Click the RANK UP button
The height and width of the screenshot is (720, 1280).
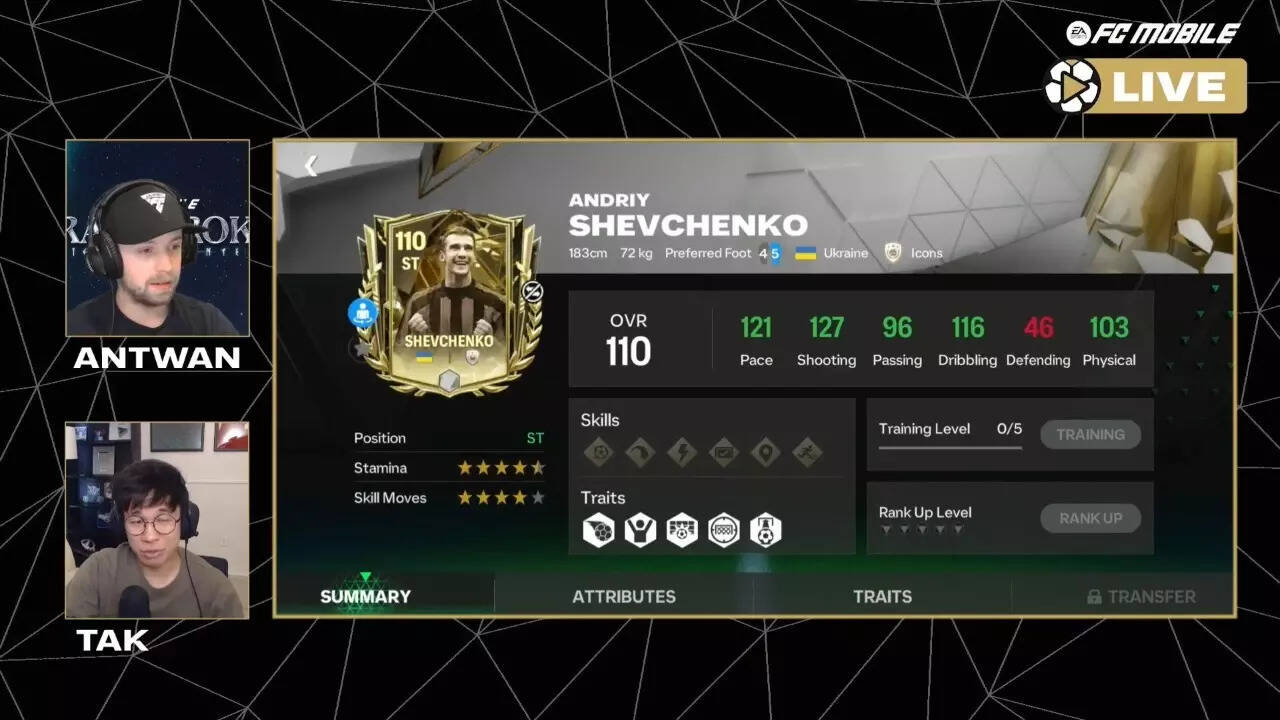(x=1091, y=518)
